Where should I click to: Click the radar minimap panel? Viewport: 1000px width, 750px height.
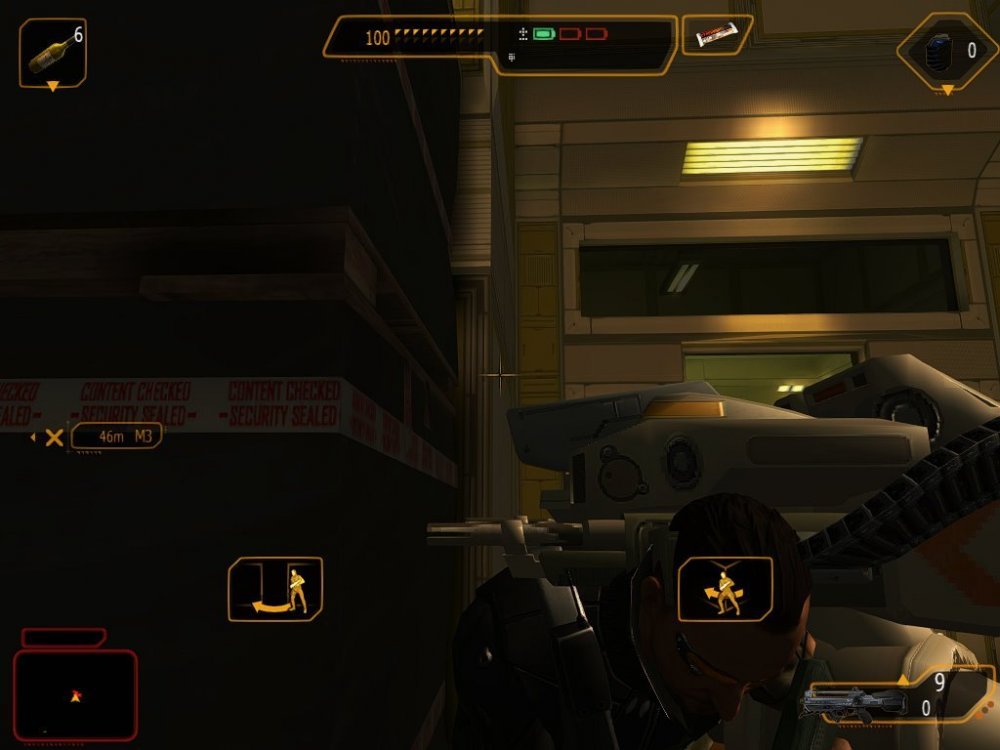click(x=75, y=694)
